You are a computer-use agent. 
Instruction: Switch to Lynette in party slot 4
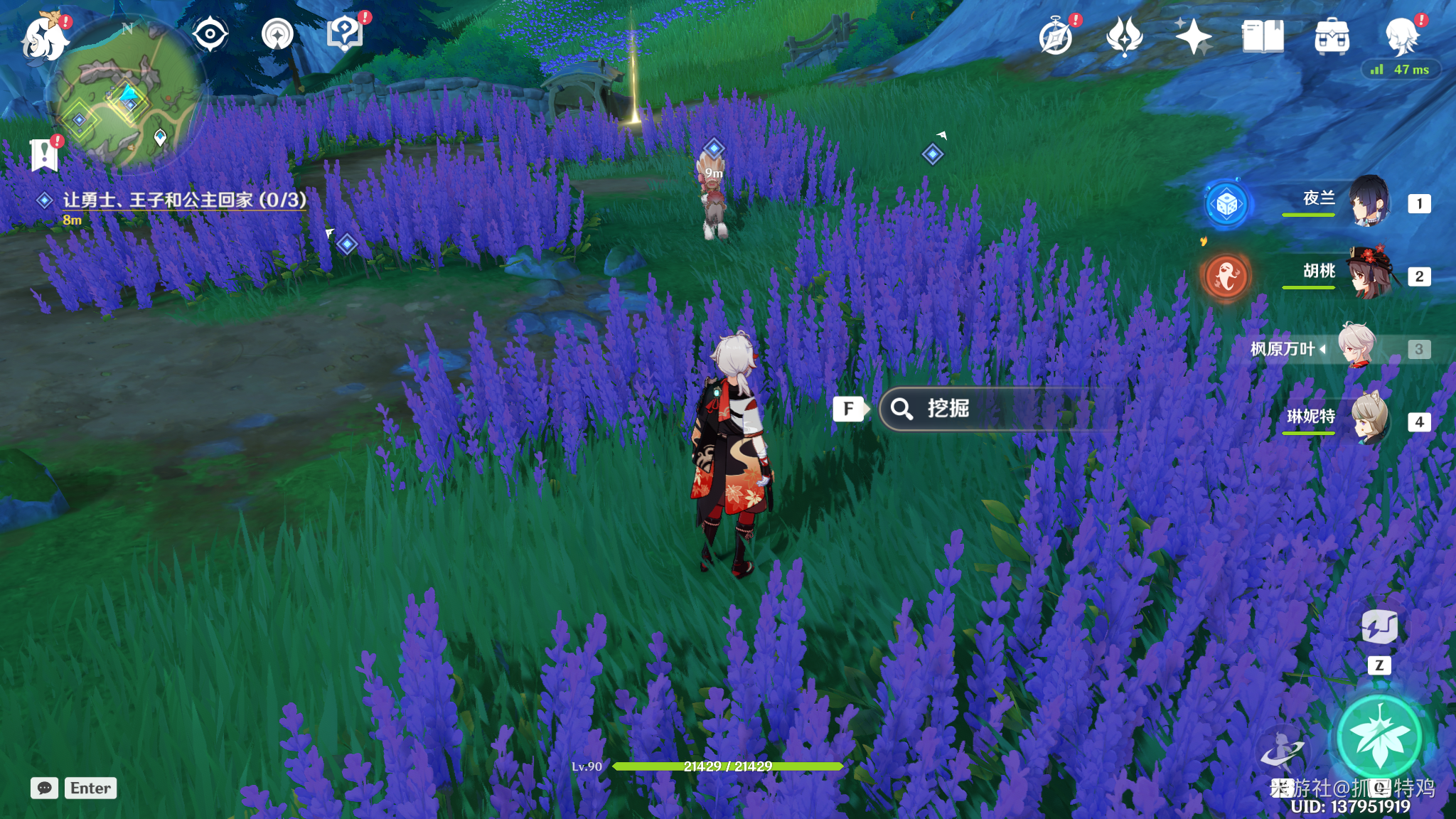point(1369,419)
